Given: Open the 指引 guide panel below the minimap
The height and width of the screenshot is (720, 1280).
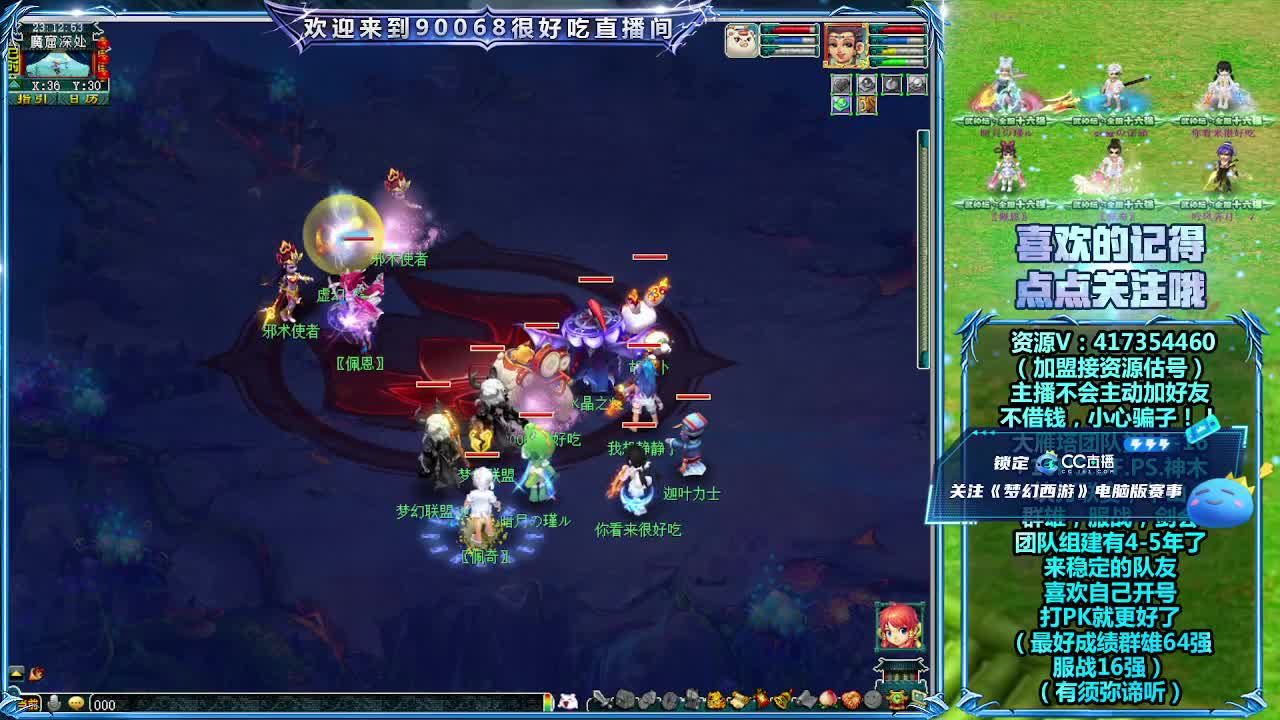Looking at the screenshot, I should pyautogui.click(x=33, y=98).
